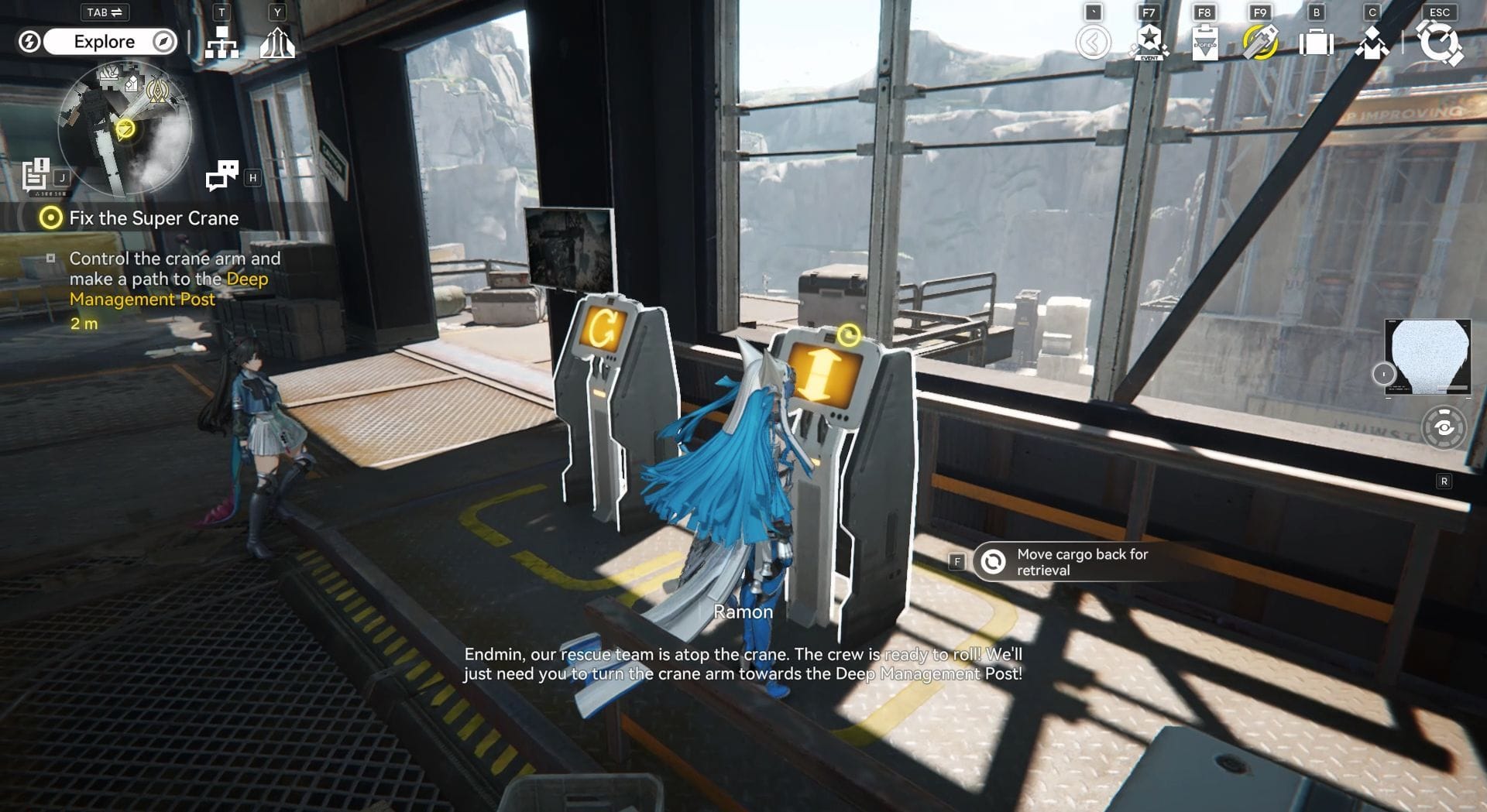Open the suitcase inventory icon
1487x812 pixels.
1316,43
